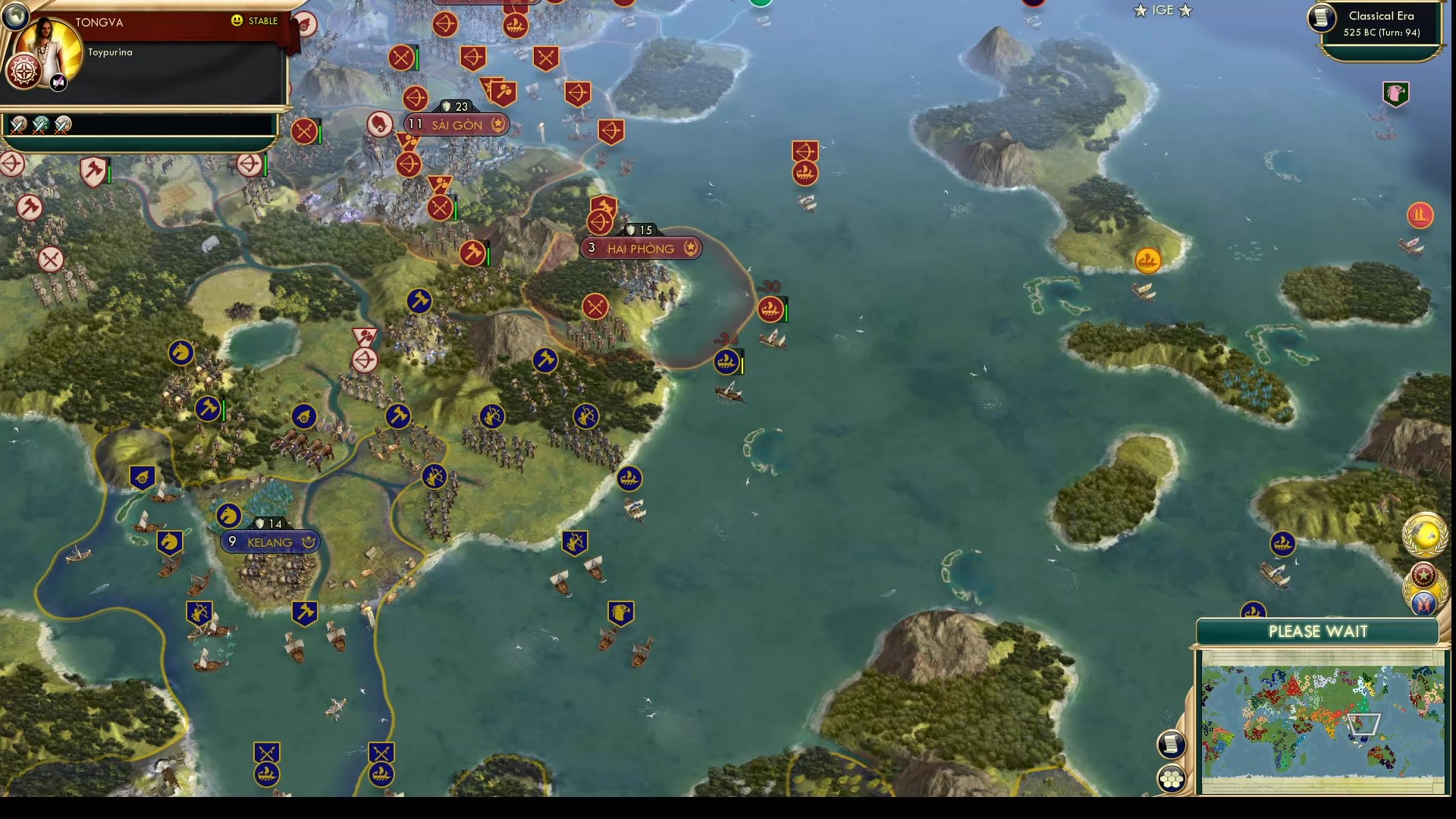Click the Tongva religion symbol beside the portrait
This screenshot has width=1456, height=819.
[x=24, y=72]
